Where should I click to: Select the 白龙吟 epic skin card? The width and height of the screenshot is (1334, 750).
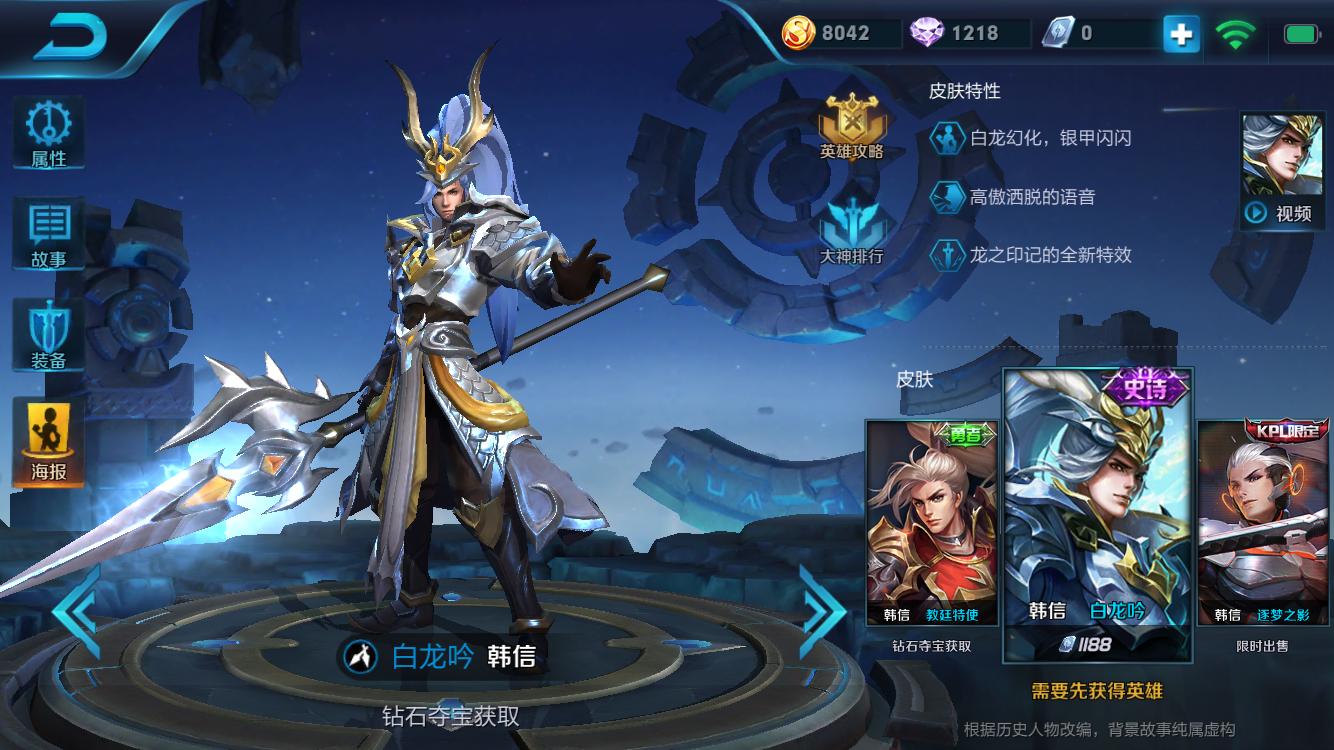(x=1097, y=514)
